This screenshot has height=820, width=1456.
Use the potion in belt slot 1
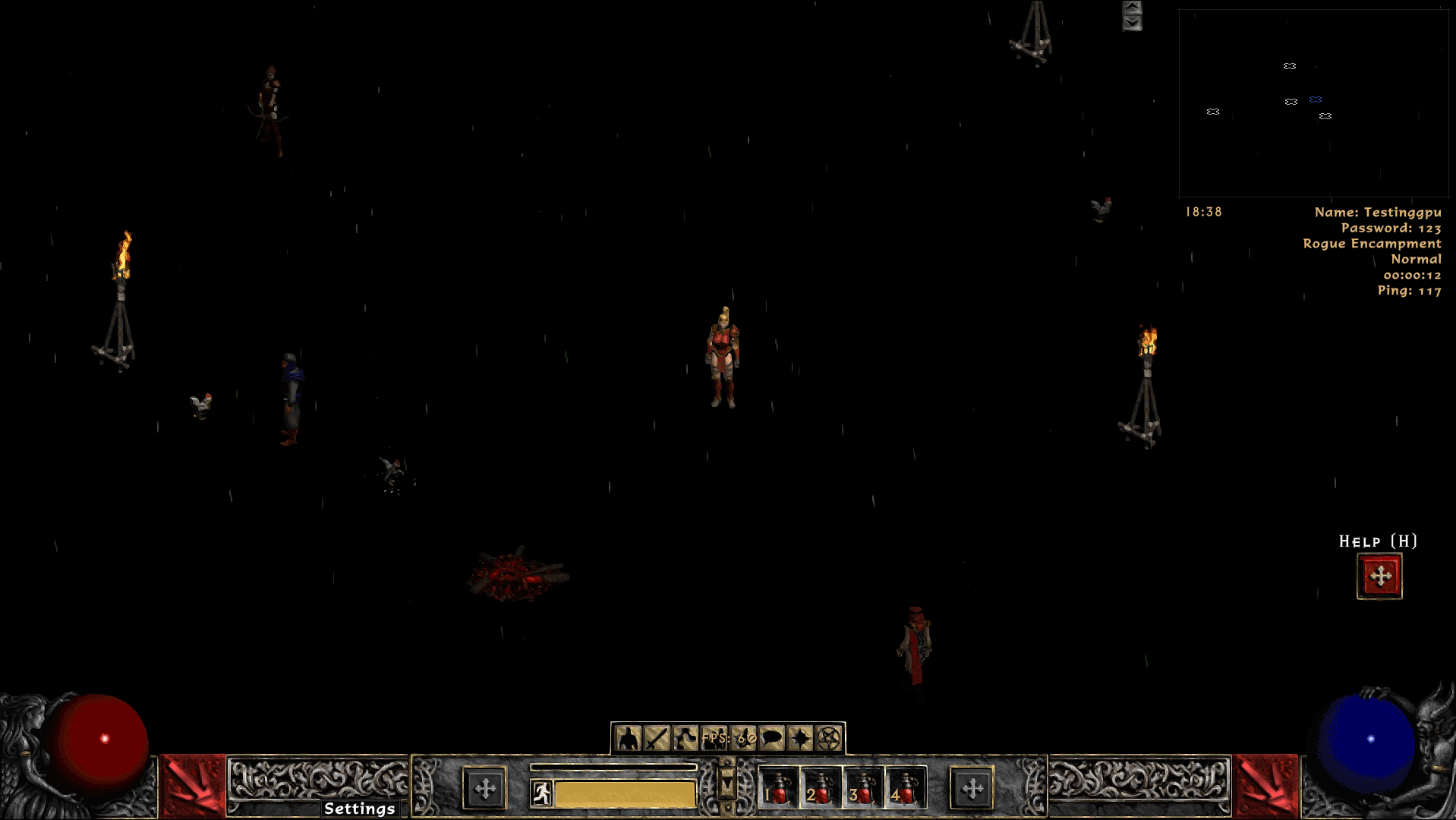coord(777,788)
